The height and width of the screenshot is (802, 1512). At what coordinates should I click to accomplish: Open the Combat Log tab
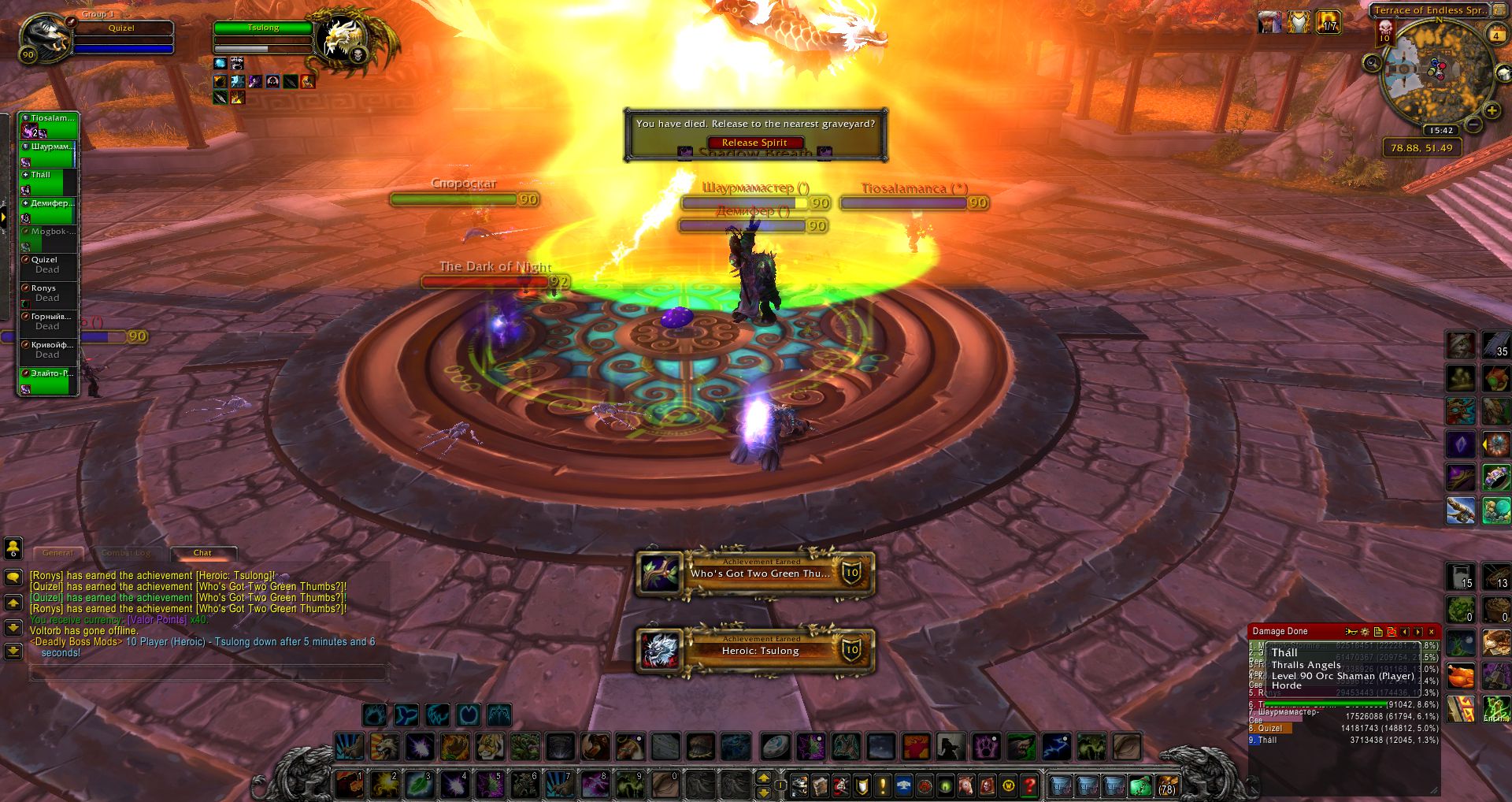tap(126, 553)
